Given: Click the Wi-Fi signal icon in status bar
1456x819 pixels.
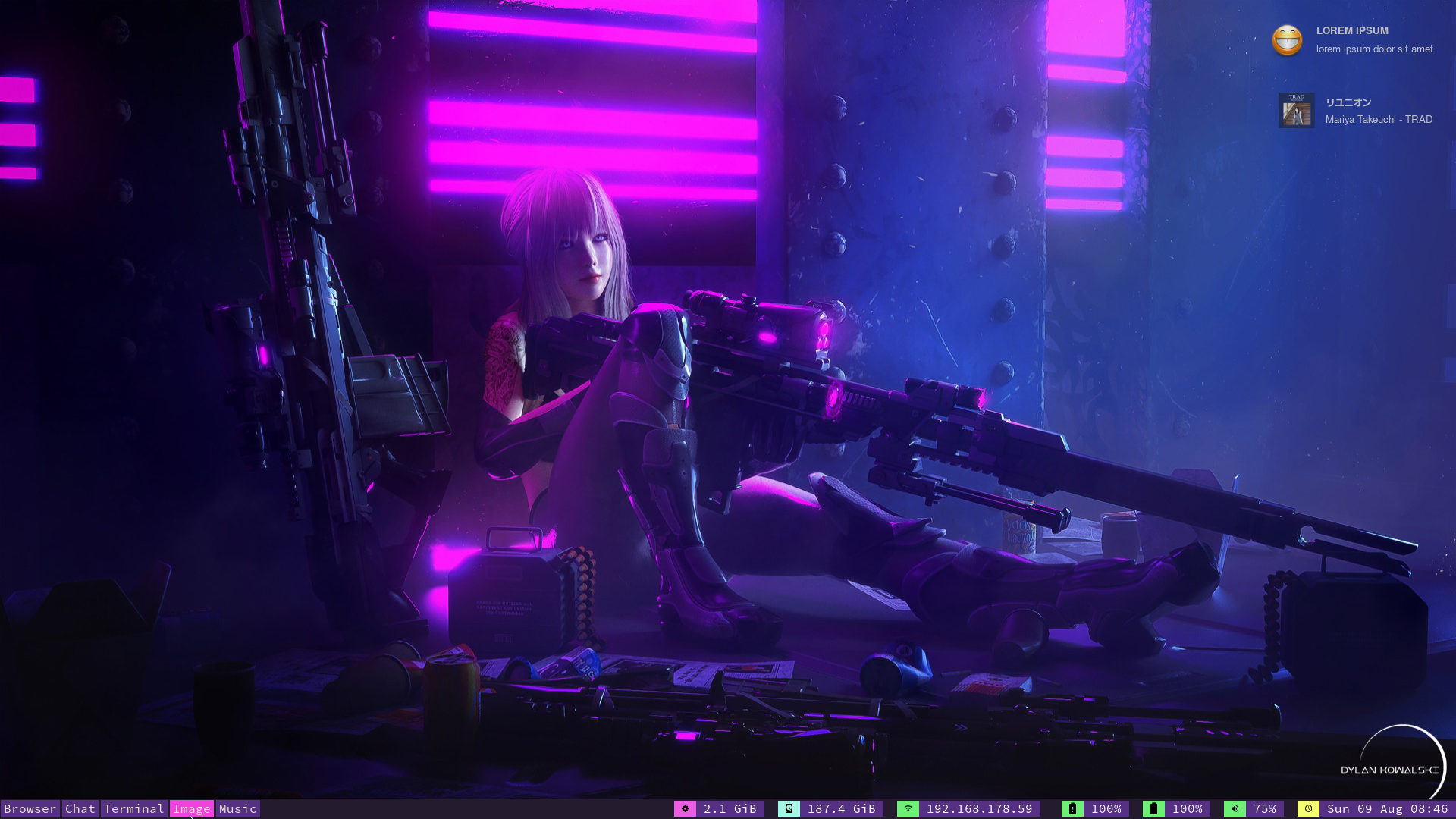Looking at the screenshot, I should pos(908,809).
